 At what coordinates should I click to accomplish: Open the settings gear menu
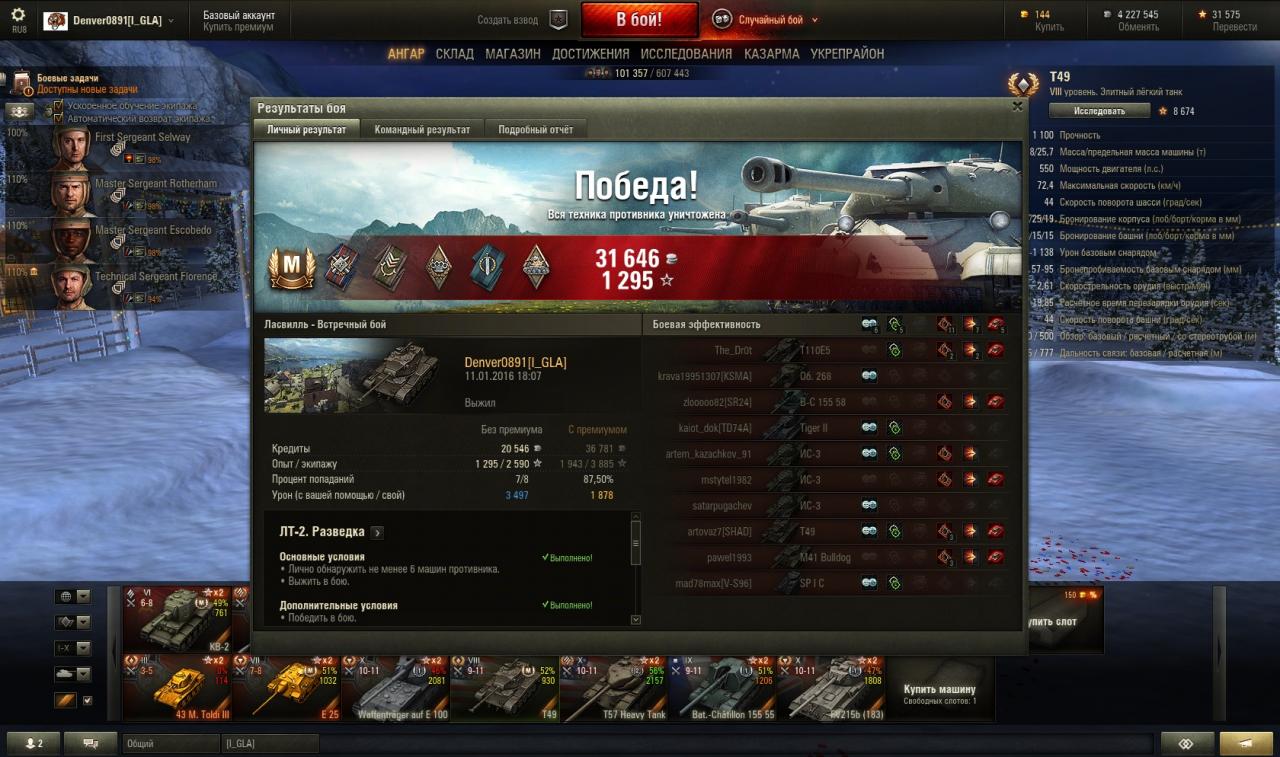(18, 15)
